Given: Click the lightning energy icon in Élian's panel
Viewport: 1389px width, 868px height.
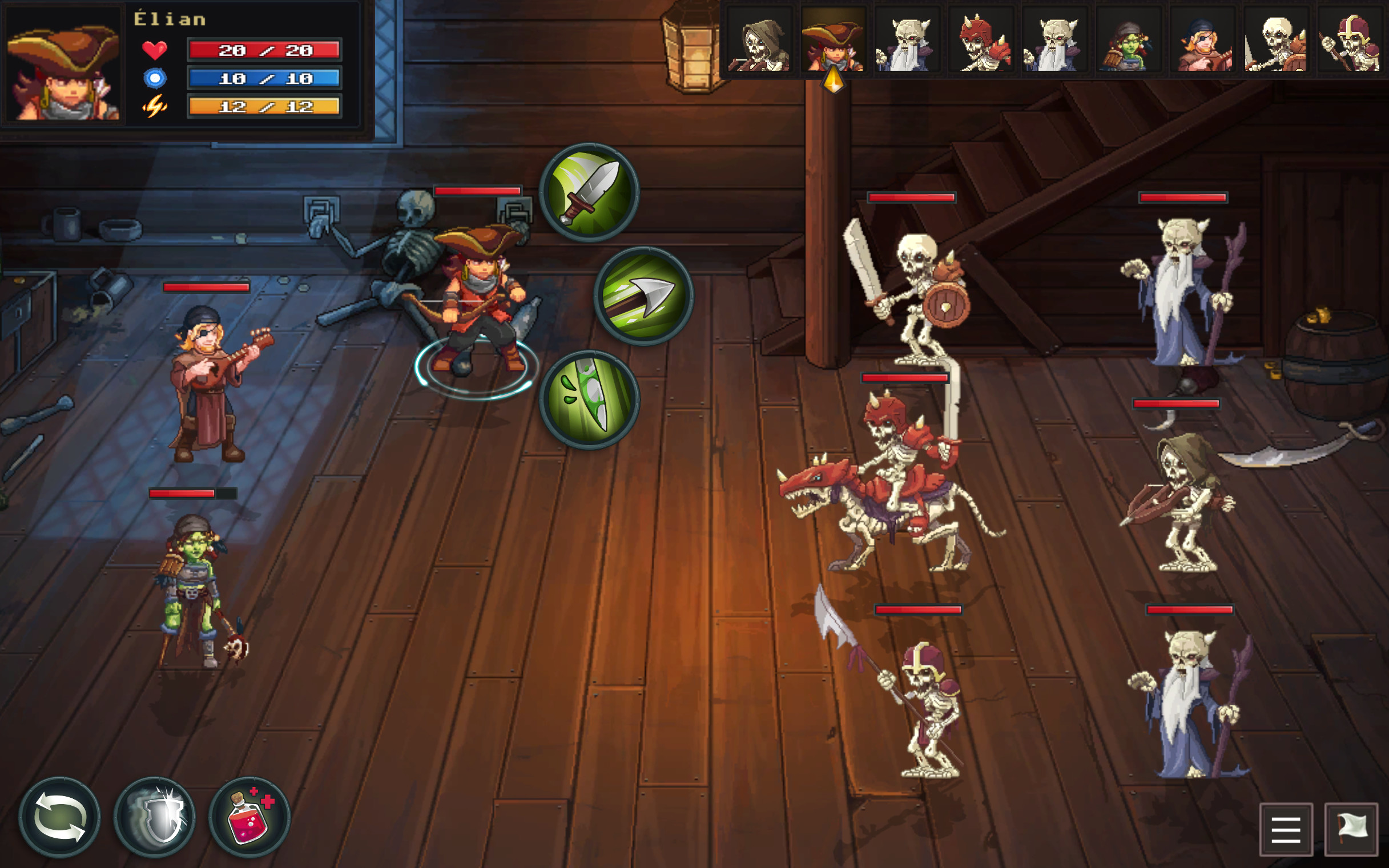Looking at the screenshot, I should (154, 107).
